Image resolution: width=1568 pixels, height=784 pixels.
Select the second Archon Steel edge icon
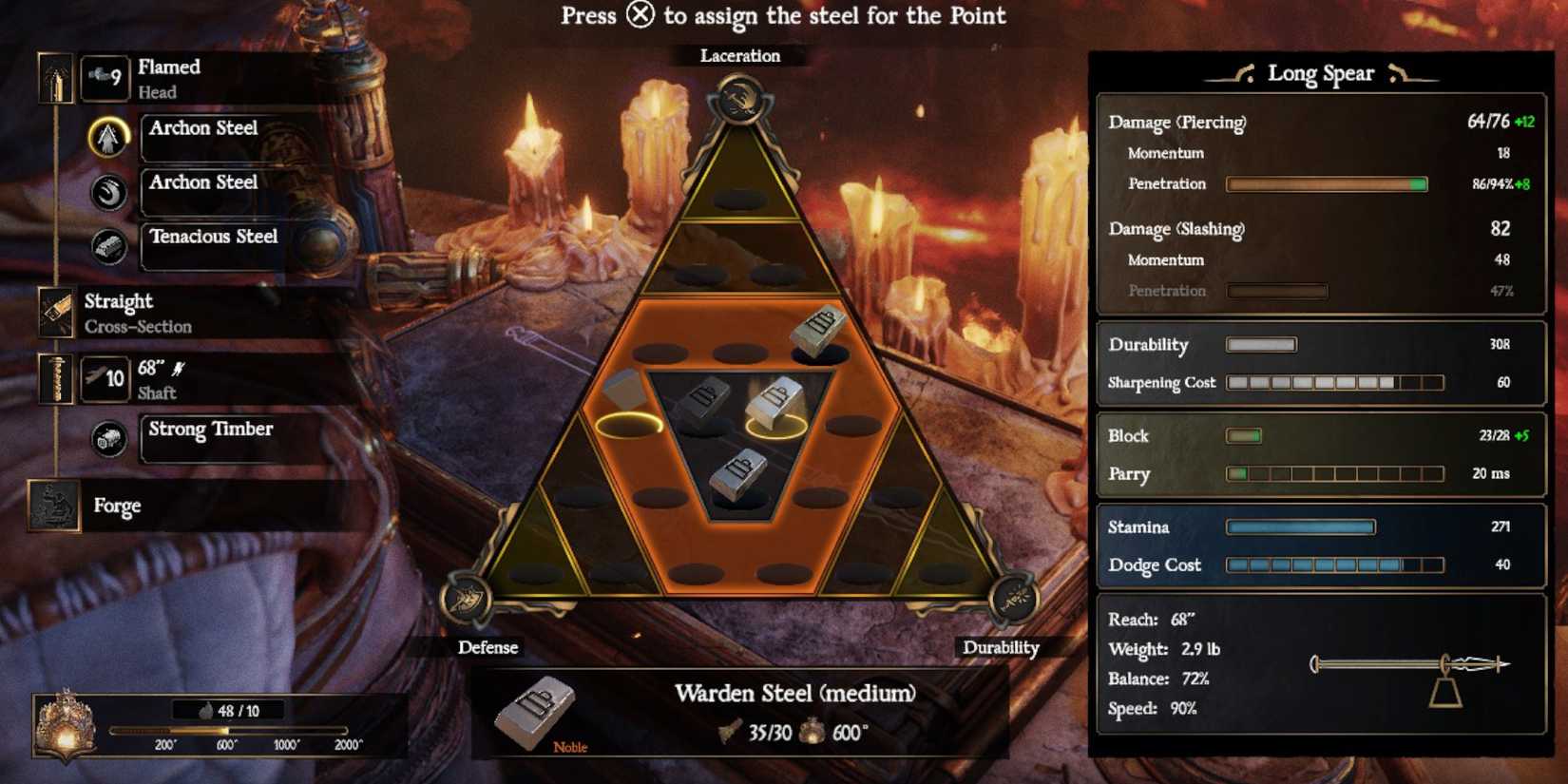106,191
